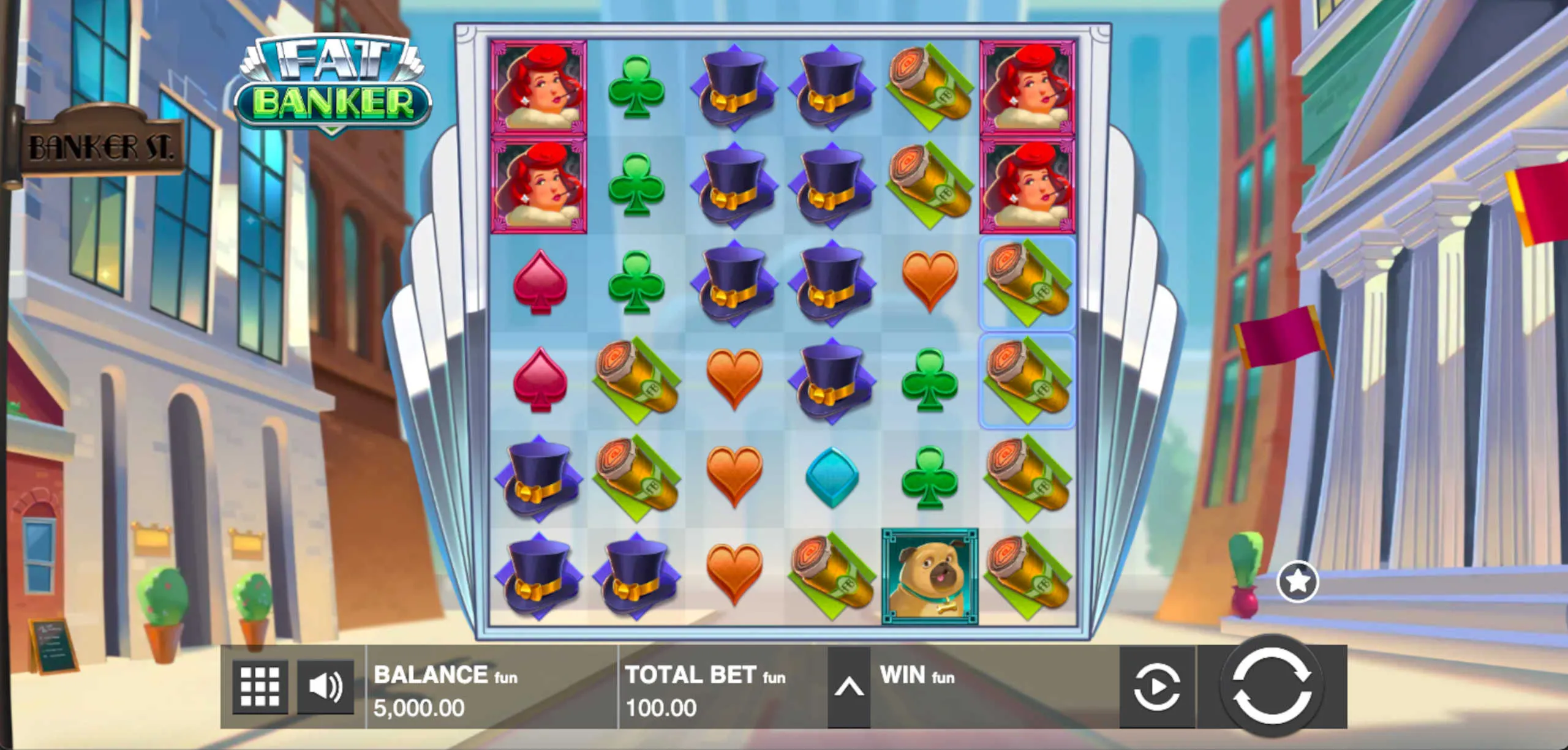The width and height of the screenshot is (1568, 750).
Task: Start autoplay mode
Action: [x=1156, y=687]
